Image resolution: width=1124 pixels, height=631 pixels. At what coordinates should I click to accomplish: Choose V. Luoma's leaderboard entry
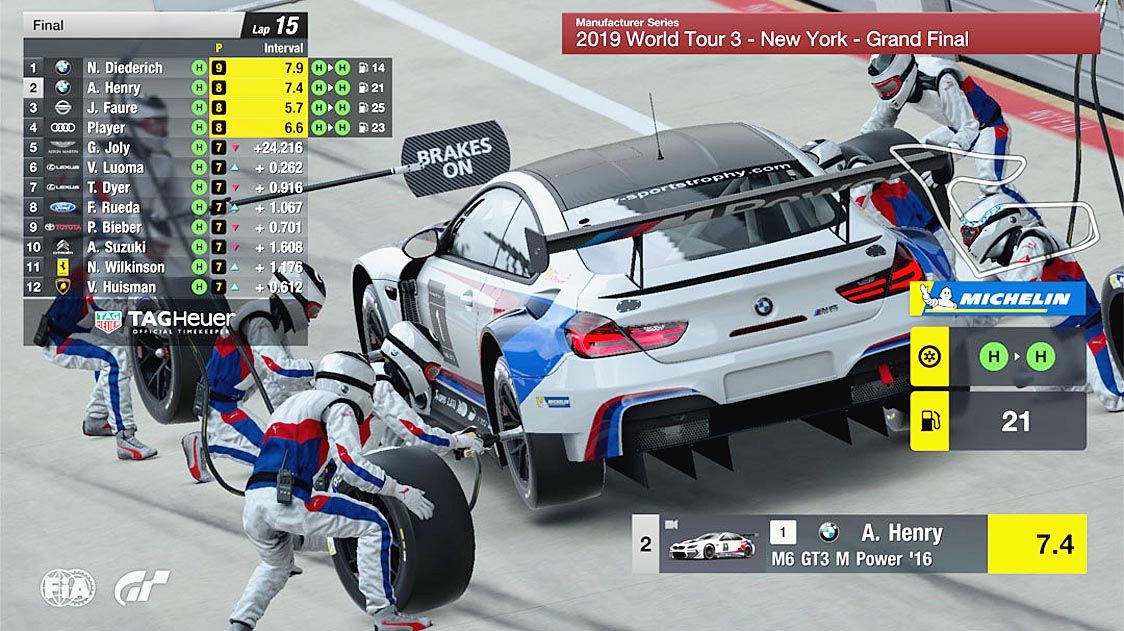[115, 168]
